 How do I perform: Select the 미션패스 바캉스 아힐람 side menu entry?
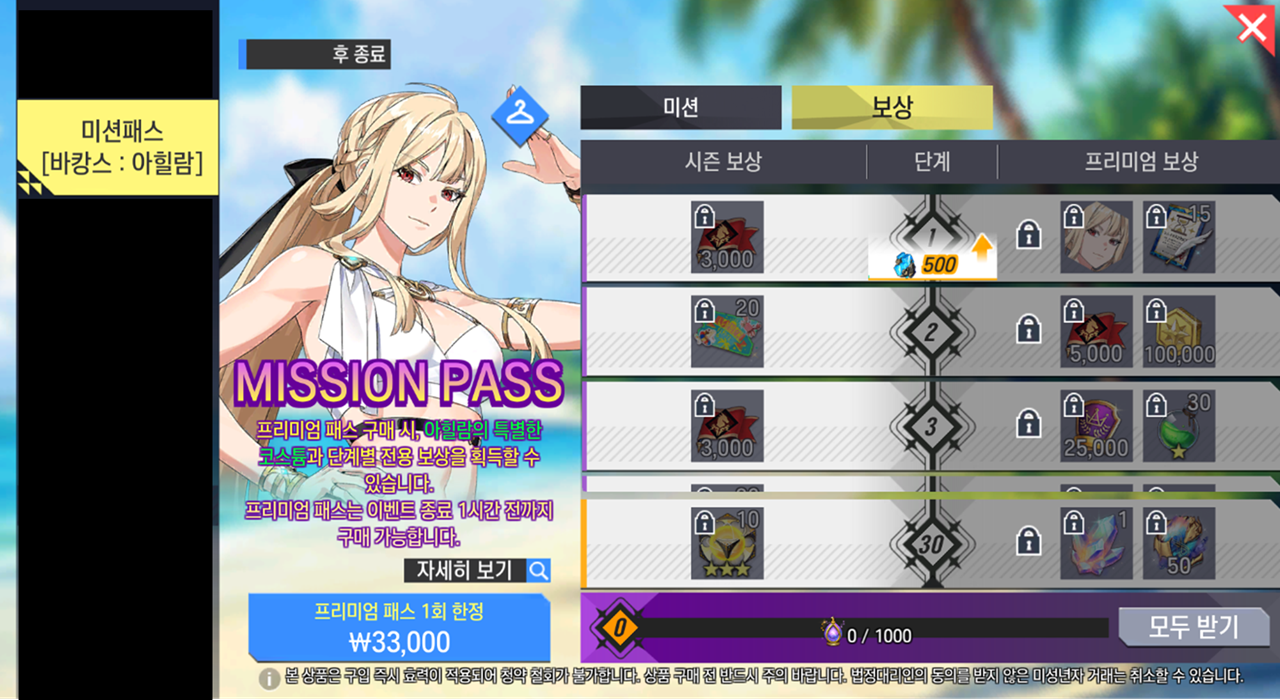click(117, 148)
